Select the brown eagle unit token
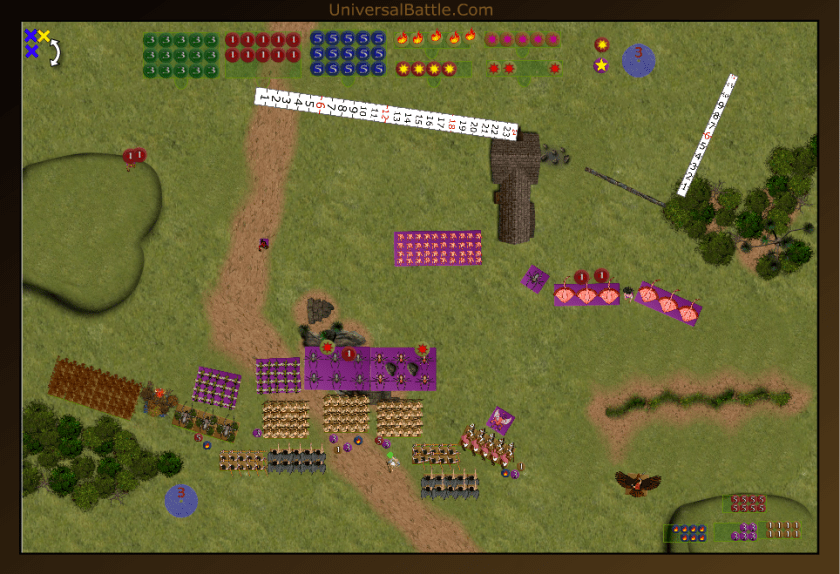The width and height of the screenshot is (840, 574). pos(637,484)
